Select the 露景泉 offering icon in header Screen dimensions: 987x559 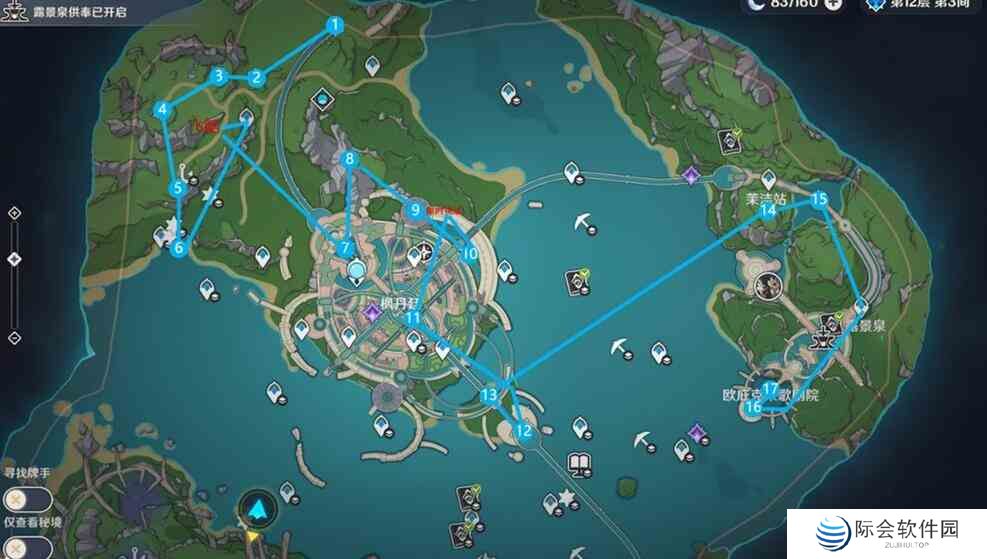(15, 7)
